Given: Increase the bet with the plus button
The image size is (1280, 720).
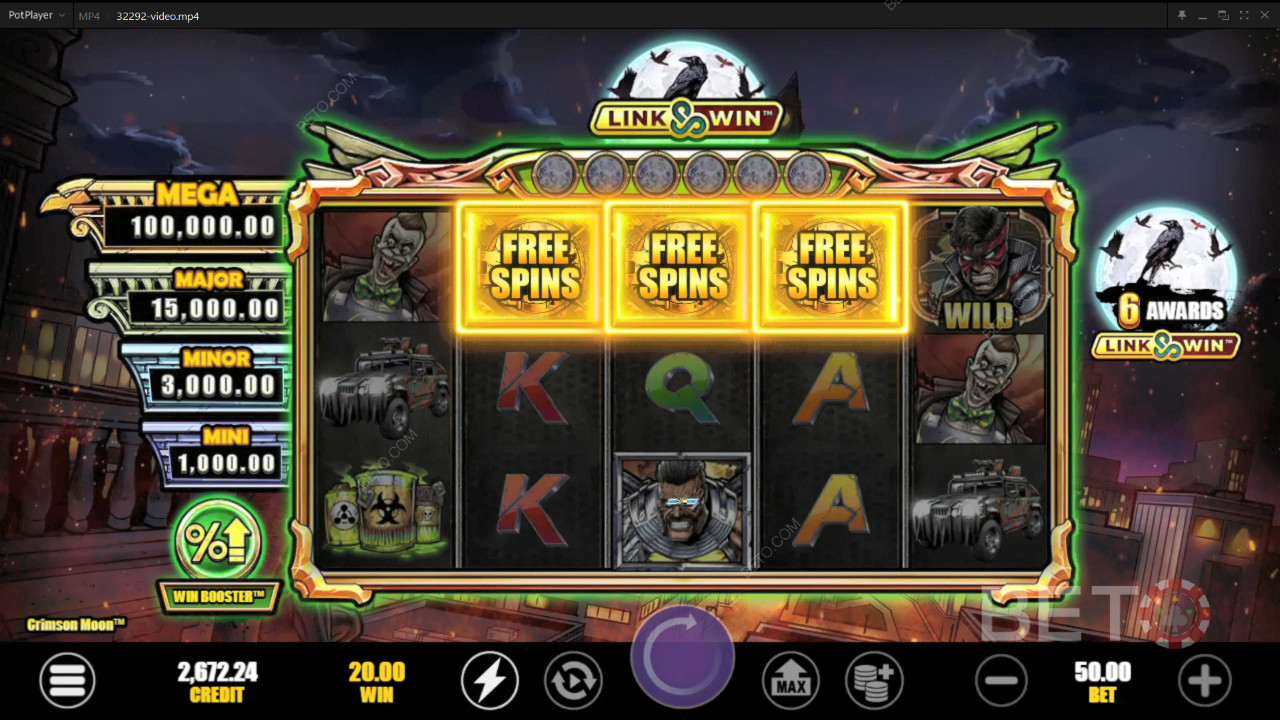Looking at the screenshot, I should point(1204,680).
